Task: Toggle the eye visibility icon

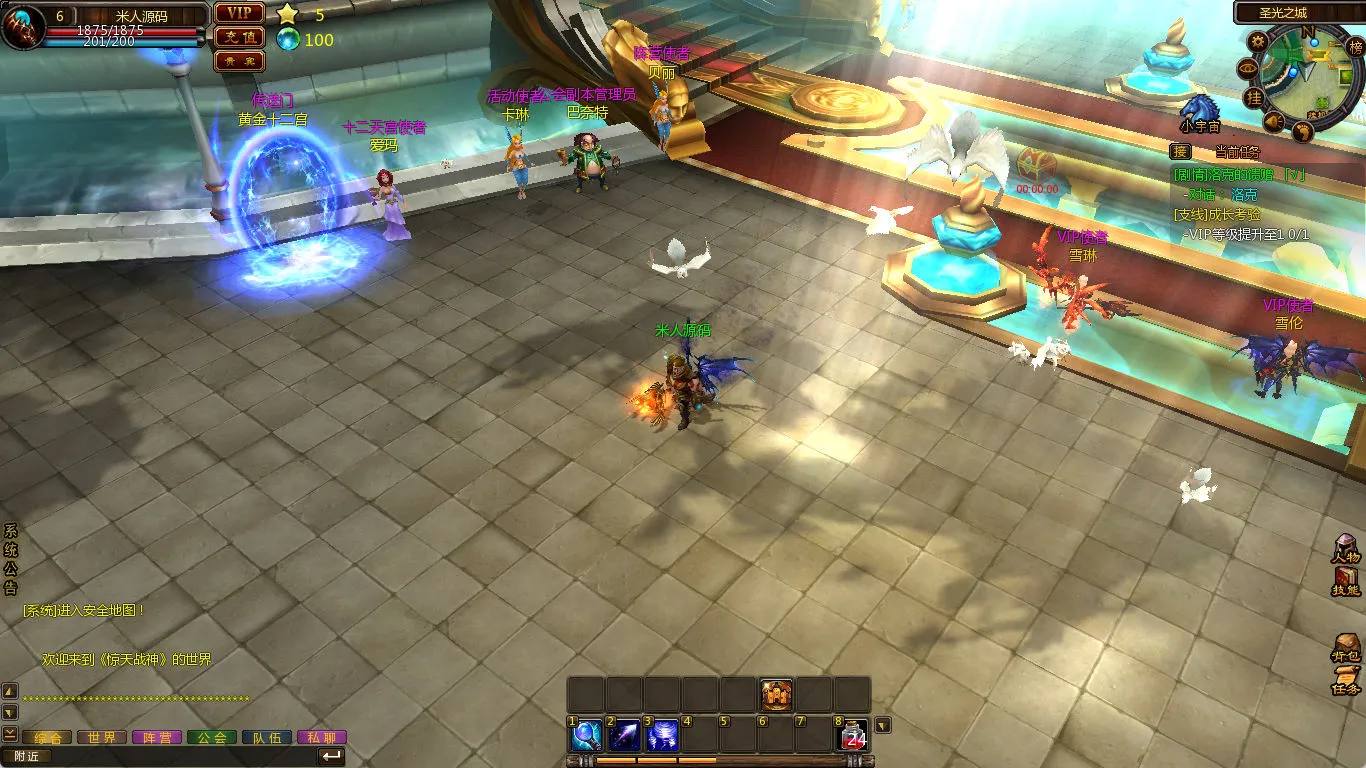Action: [x=1247, y=68]
